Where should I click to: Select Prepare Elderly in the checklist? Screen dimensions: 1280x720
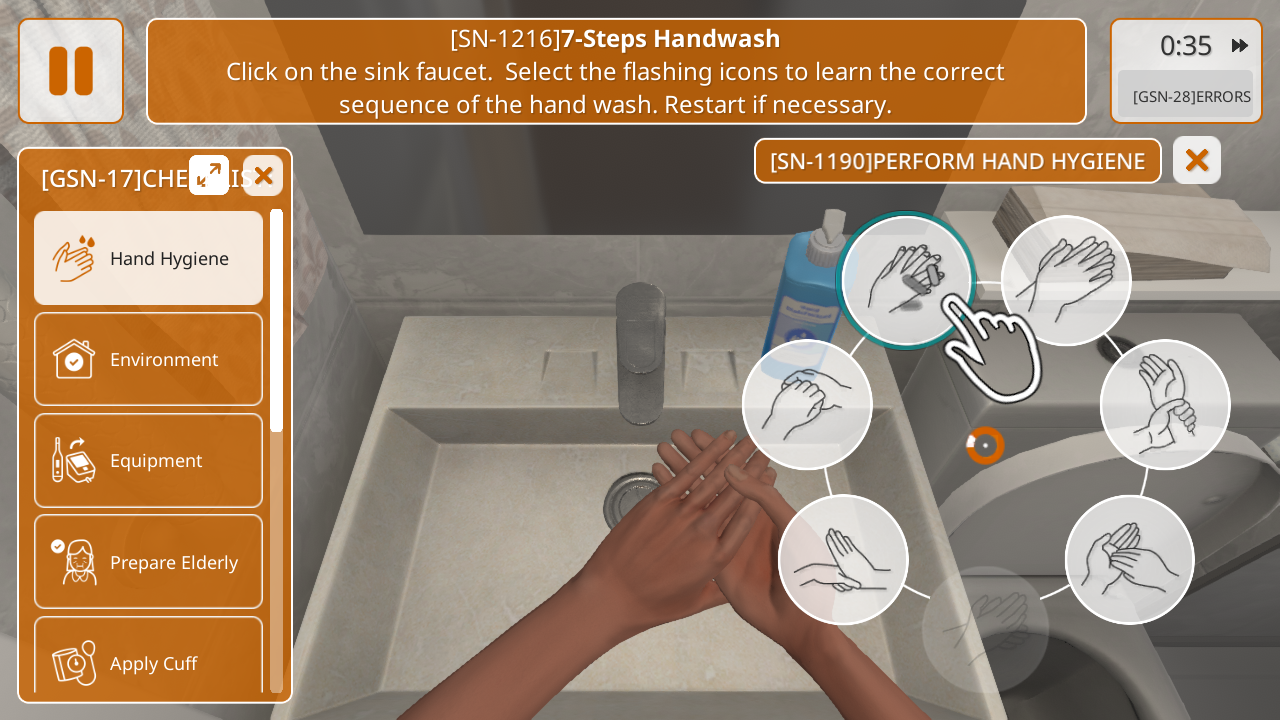pyautogui.click(x=149, y=561)
